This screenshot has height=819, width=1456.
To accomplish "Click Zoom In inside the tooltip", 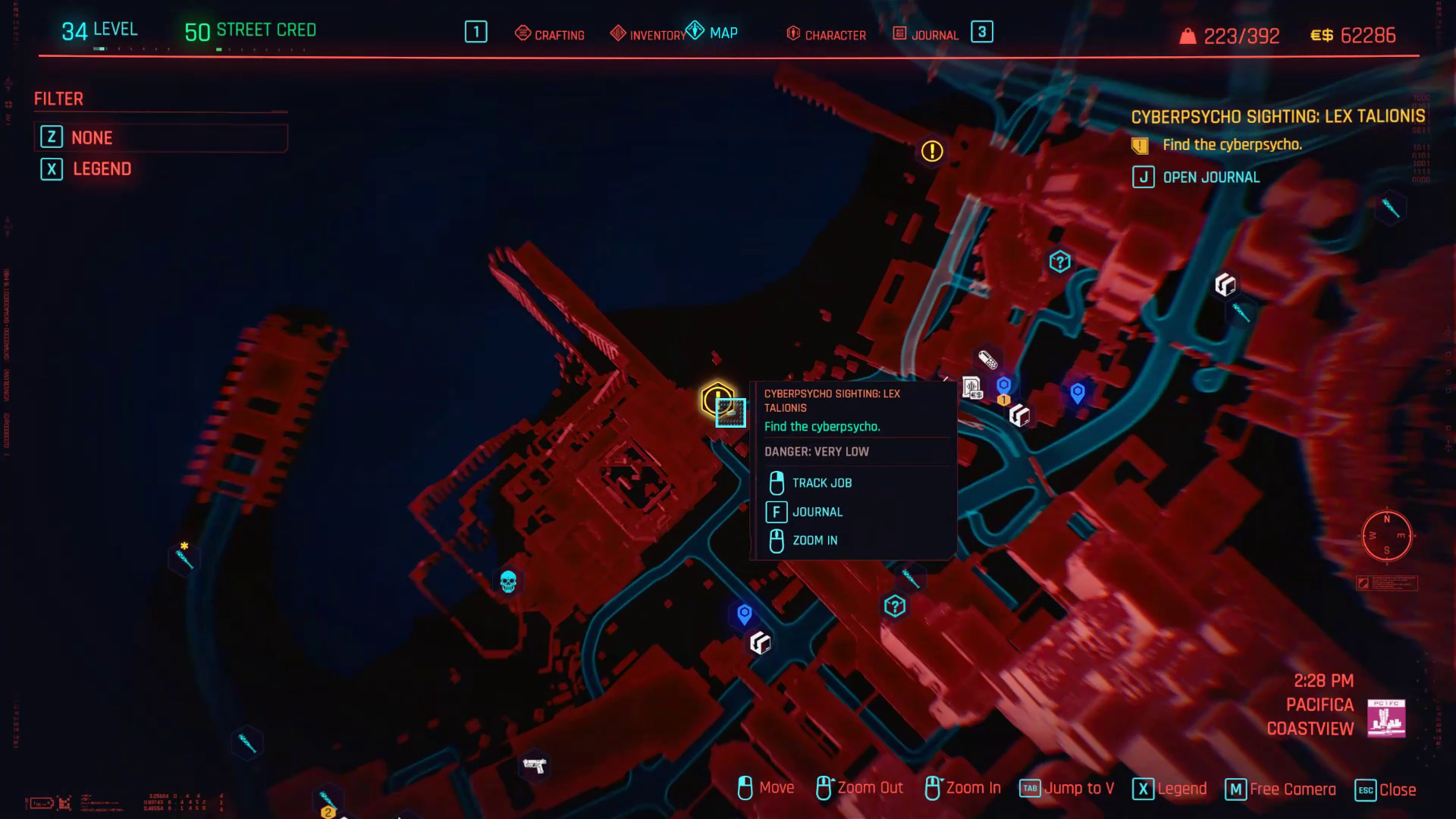I will tap(814, 540).
